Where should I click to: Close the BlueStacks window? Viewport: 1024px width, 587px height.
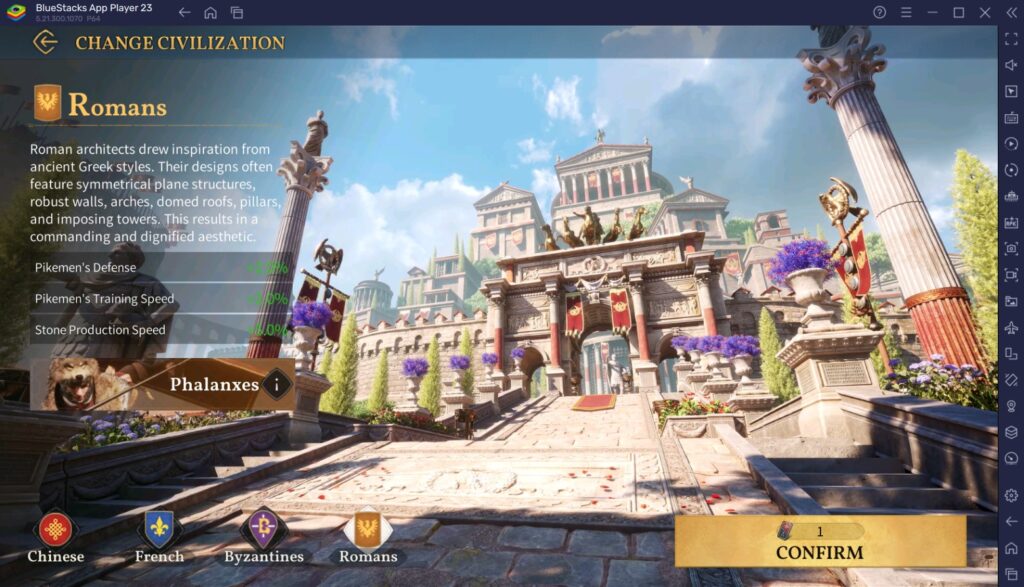coord(984,12)
